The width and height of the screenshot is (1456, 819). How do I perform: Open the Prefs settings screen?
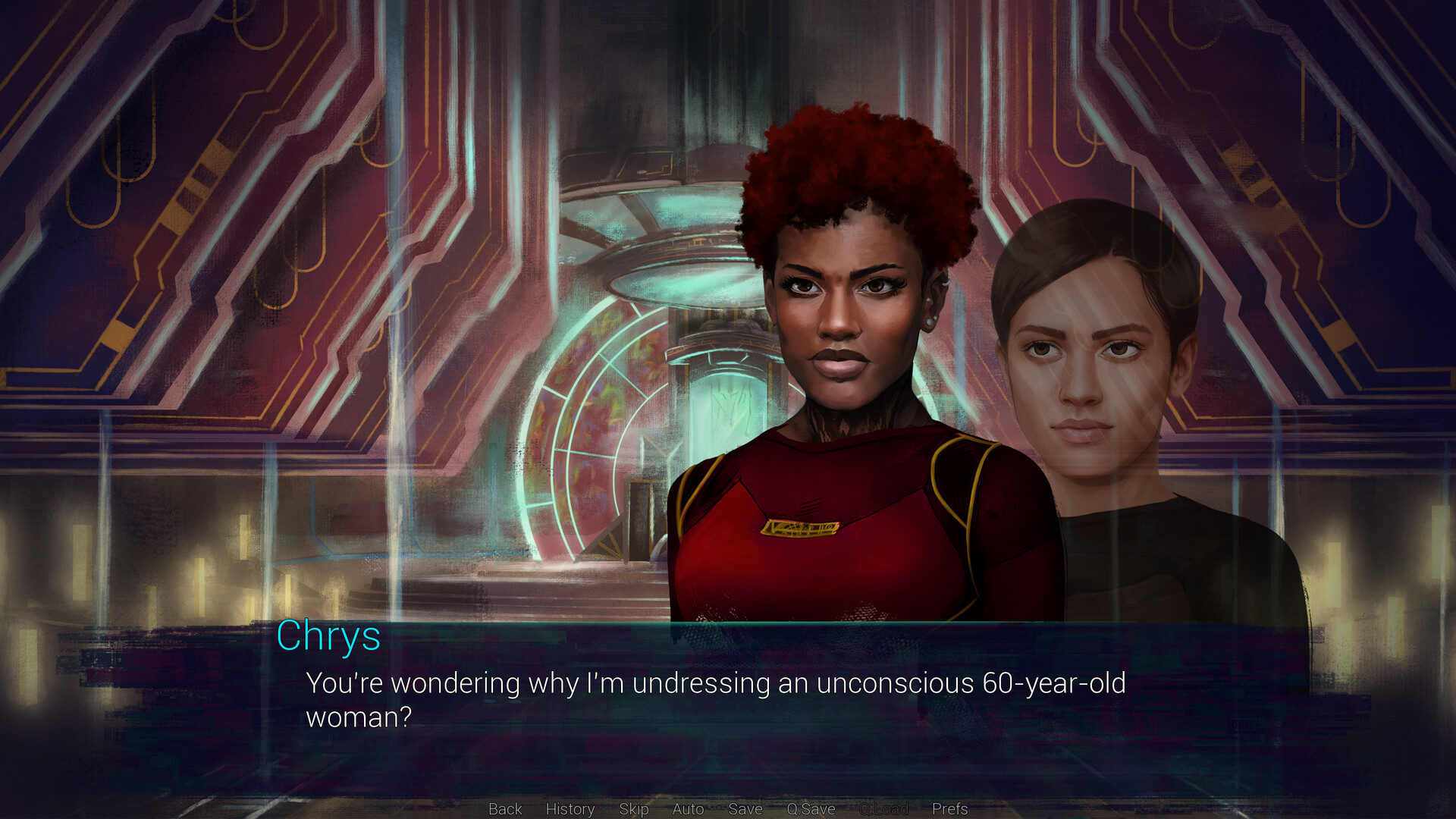[952, 809]
